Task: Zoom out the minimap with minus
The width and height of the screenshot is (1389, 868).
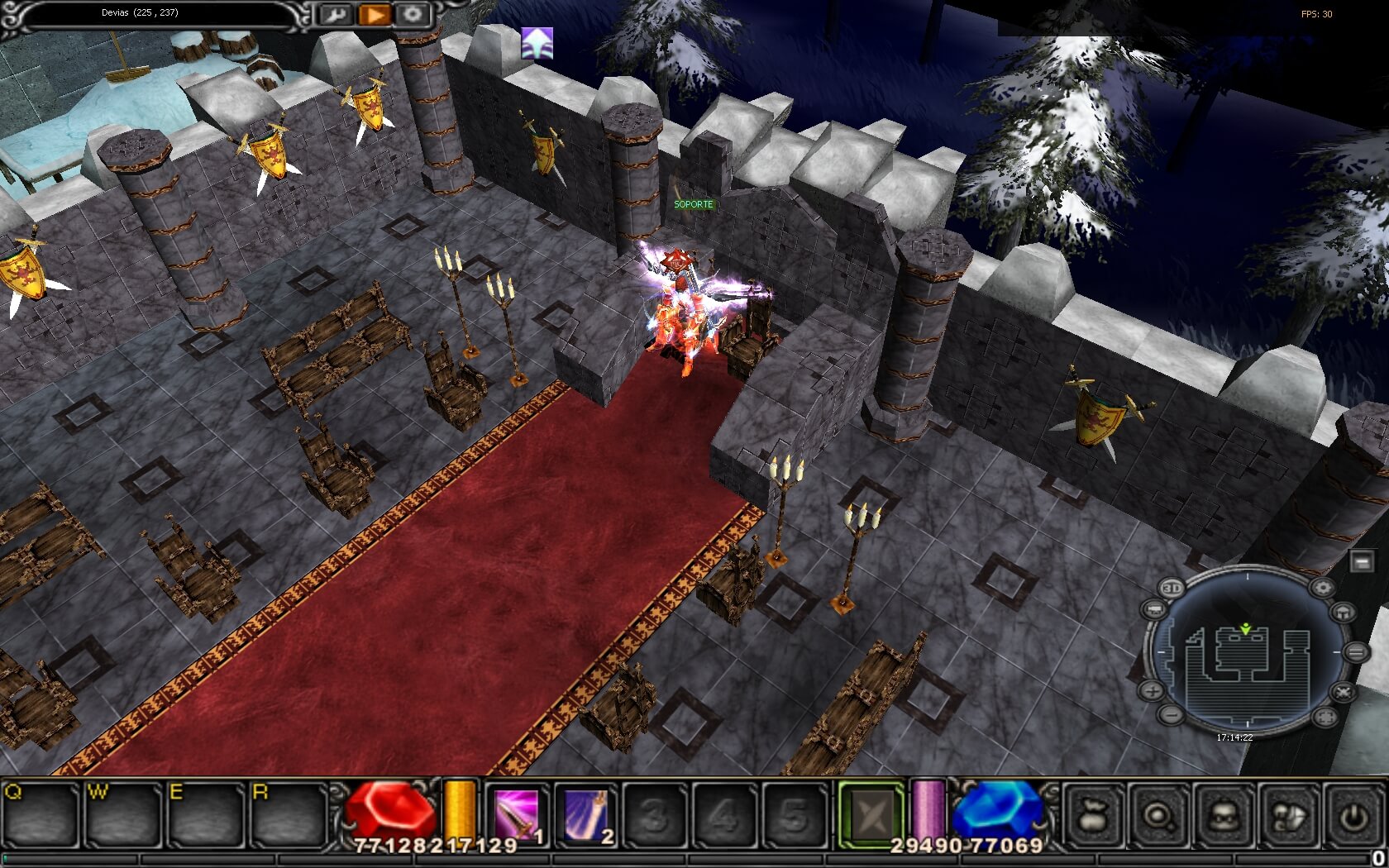Action: pyautogui.click(x=1171, y=714)
